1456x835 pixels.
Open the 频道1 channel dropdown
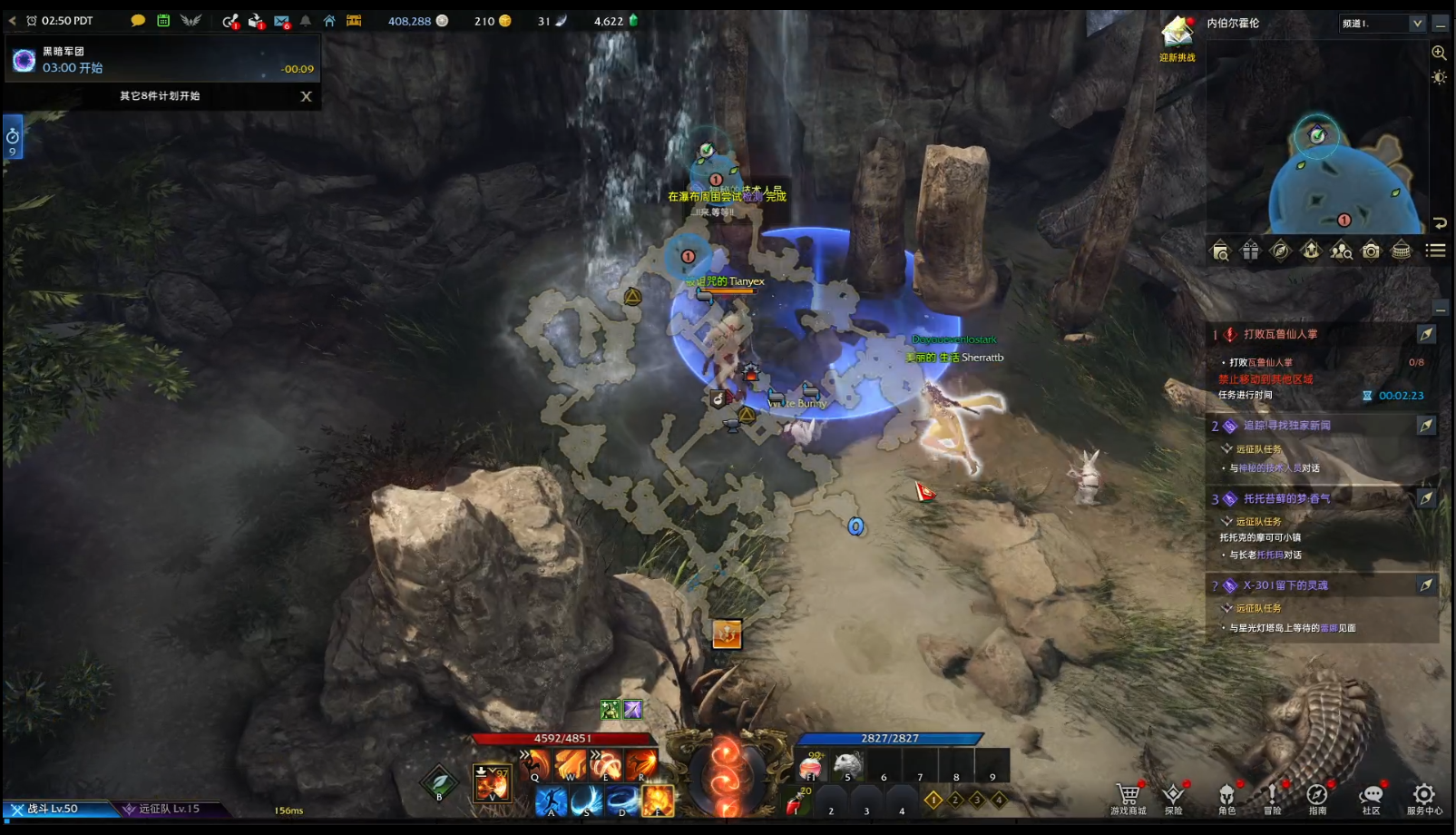(x=1382, y=24)
